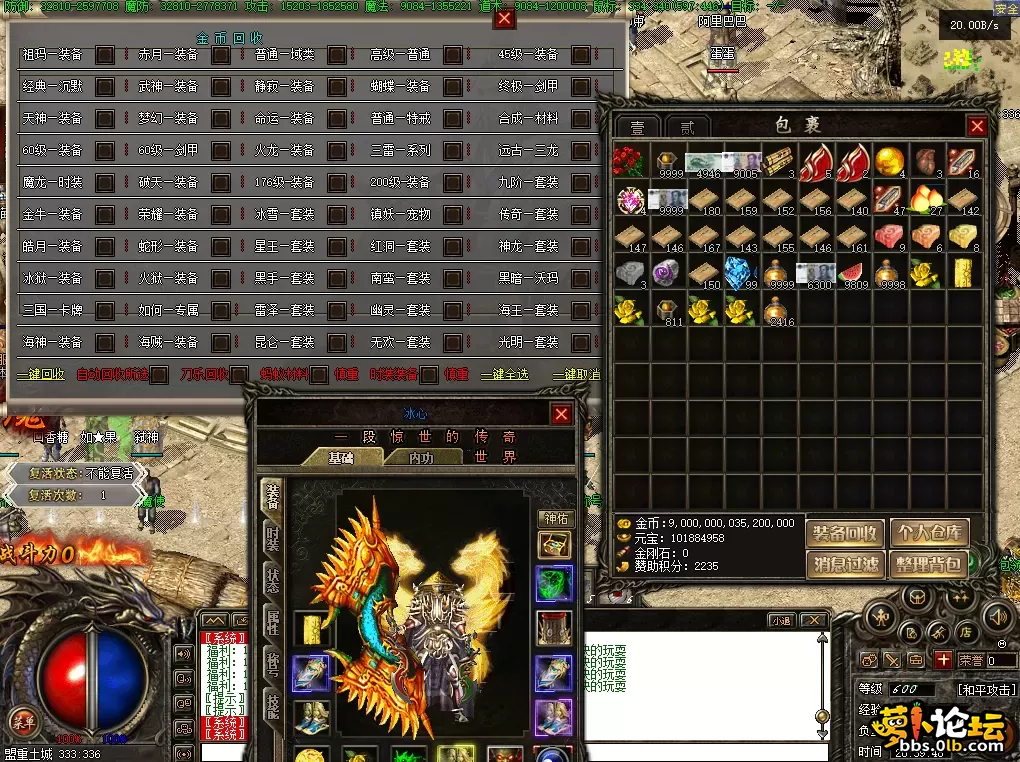The width and height of the screenshot is (1020, 762).
Task: Close the gold recycle panel
Action: (505, 19)
